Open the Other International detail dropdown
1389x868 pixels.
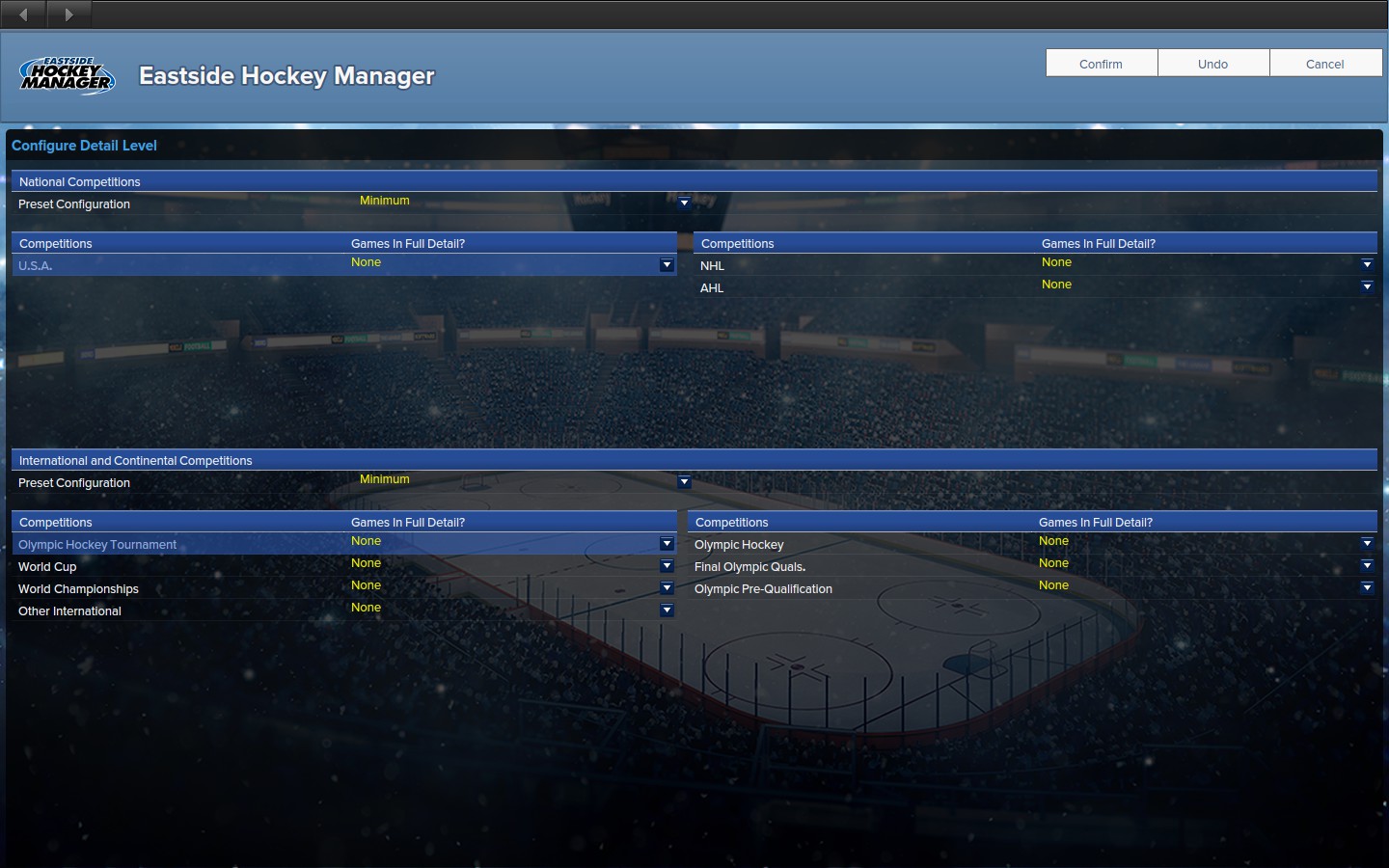[667, 610]
